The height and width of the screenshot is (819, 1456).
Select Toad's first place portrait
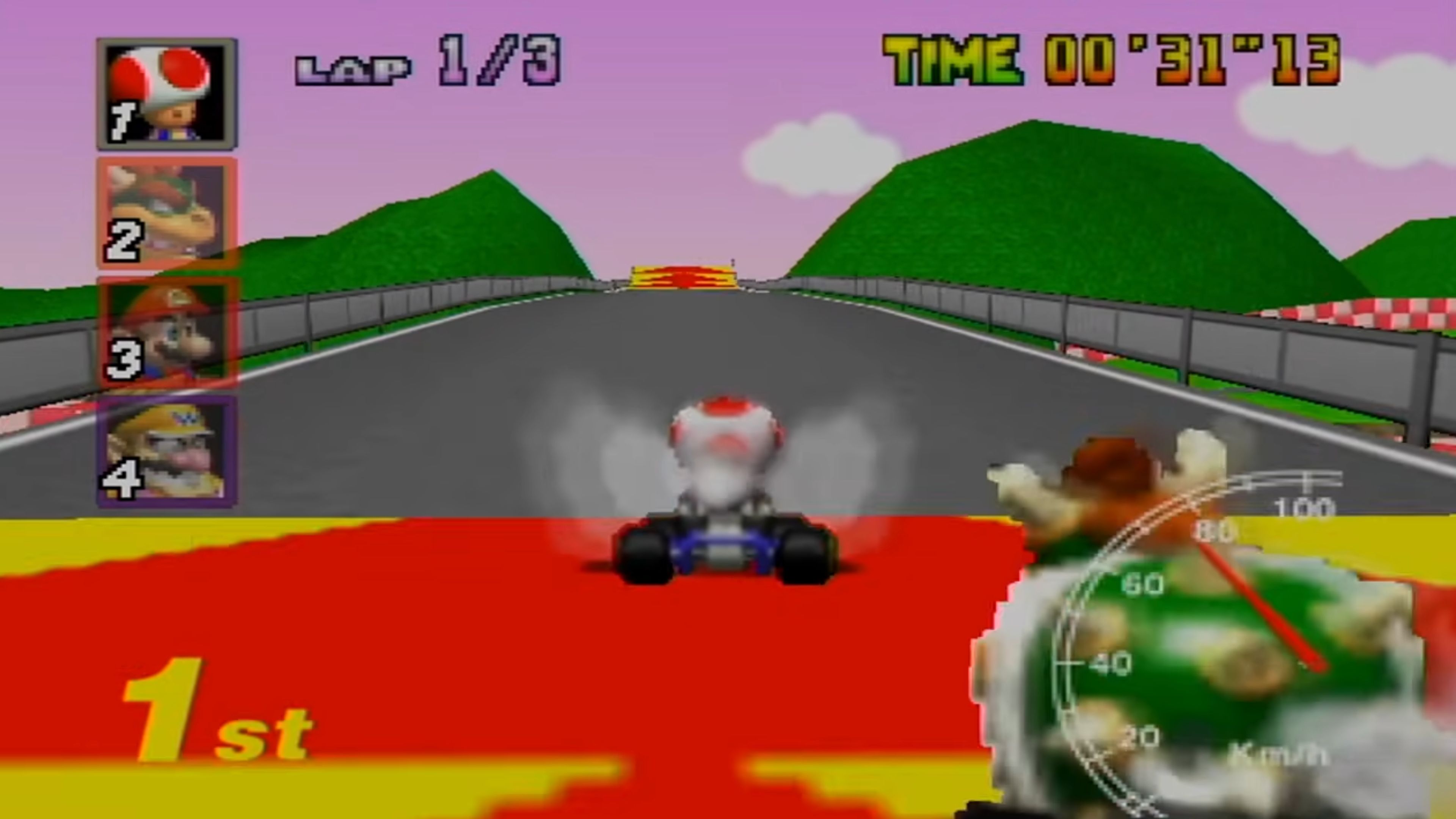click(x=167, y=92)
